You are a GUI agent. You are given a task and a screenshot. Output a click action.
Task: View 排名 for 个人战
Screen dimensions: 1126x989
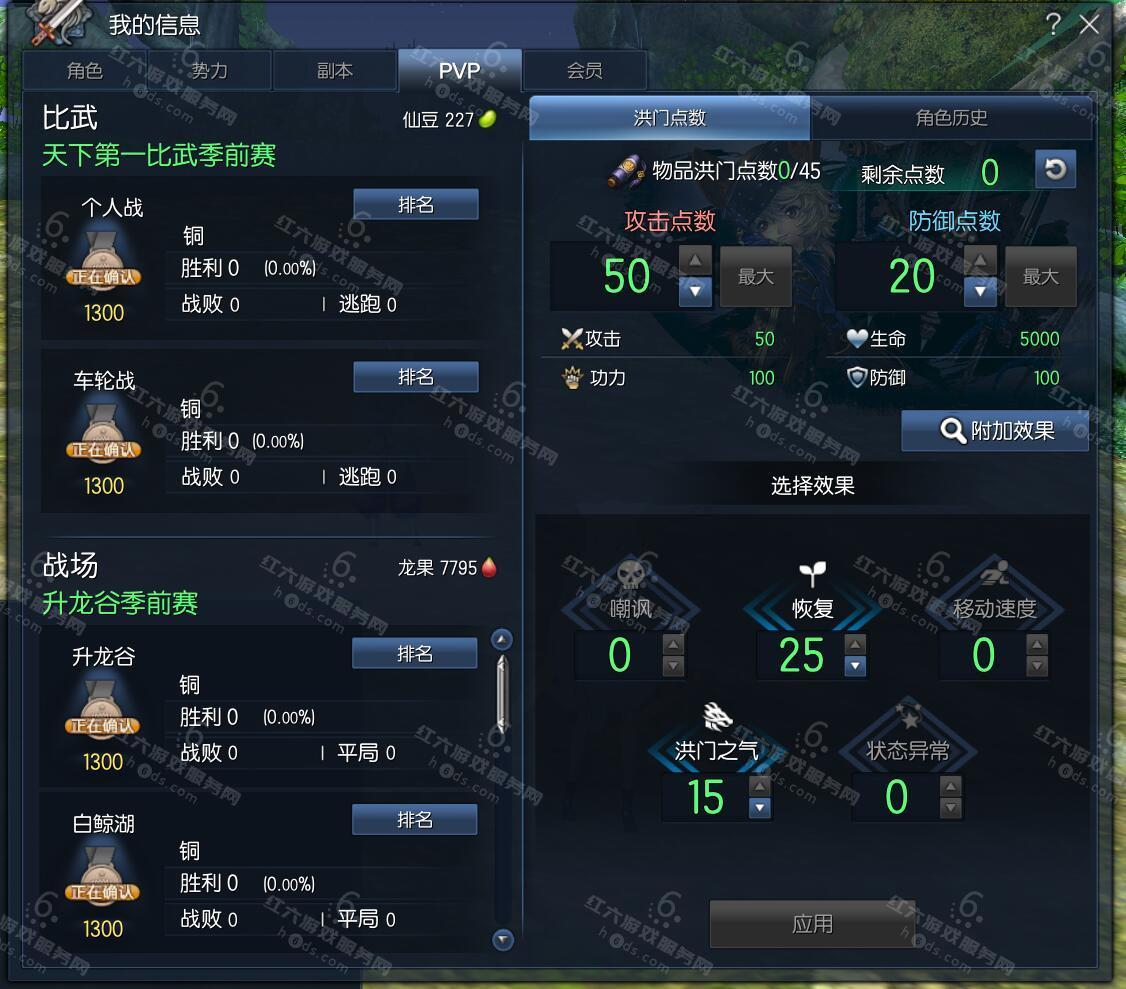pyautogui.click(x=416, y=204)
